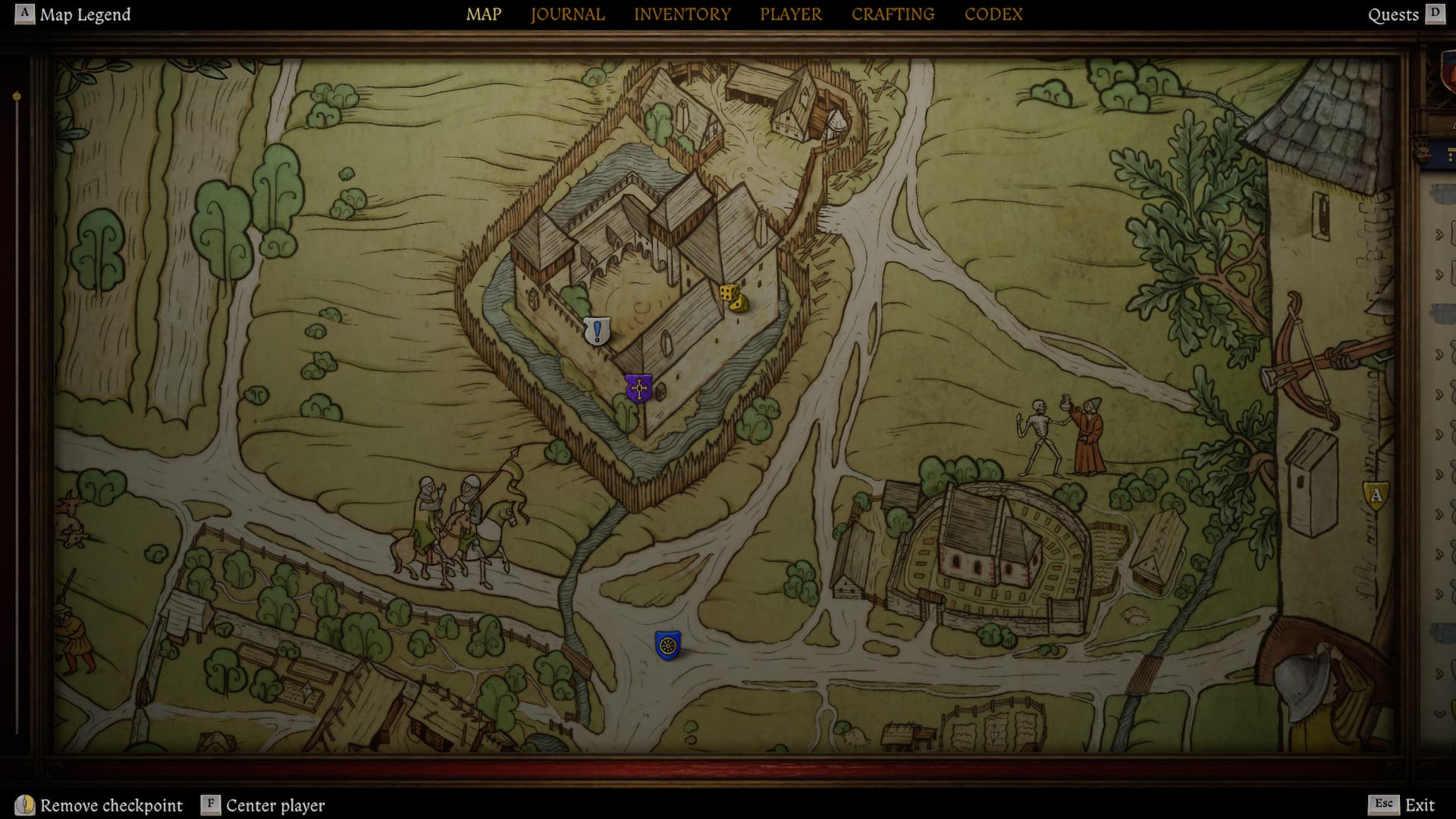Show the CODEX tab
The height and width of the screenshot is (819, 1456).
tap(993, 14)
